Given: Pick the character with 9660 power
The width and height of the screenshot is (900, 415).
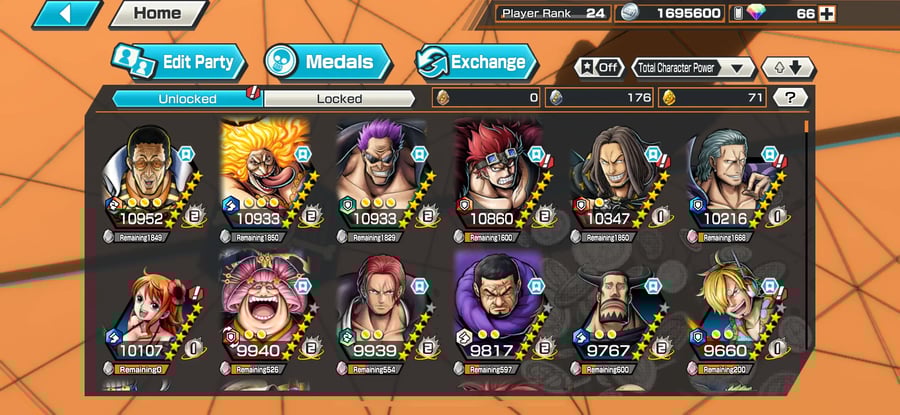Looking at the screenshot, I should tap(728, 316).
